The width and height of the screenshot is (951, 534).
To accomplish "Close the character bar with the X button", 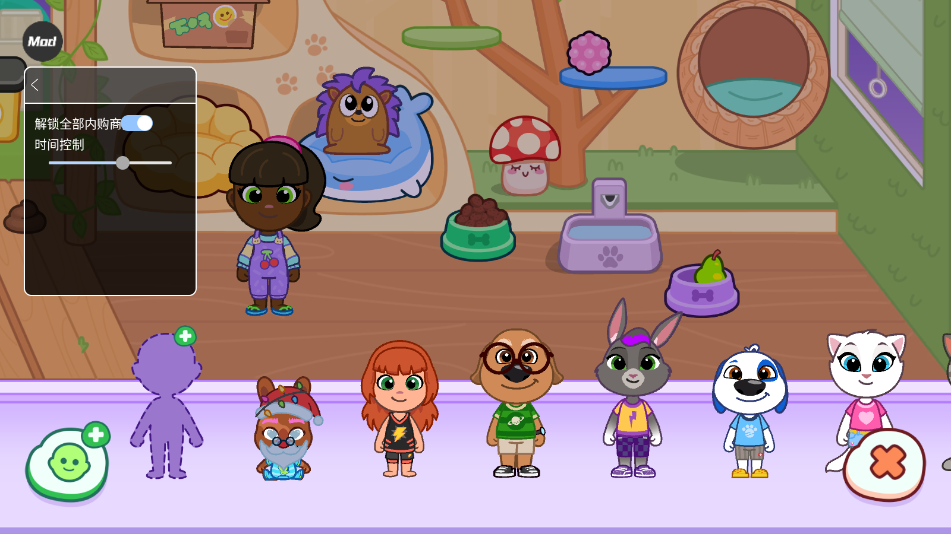I will [885, 463].
